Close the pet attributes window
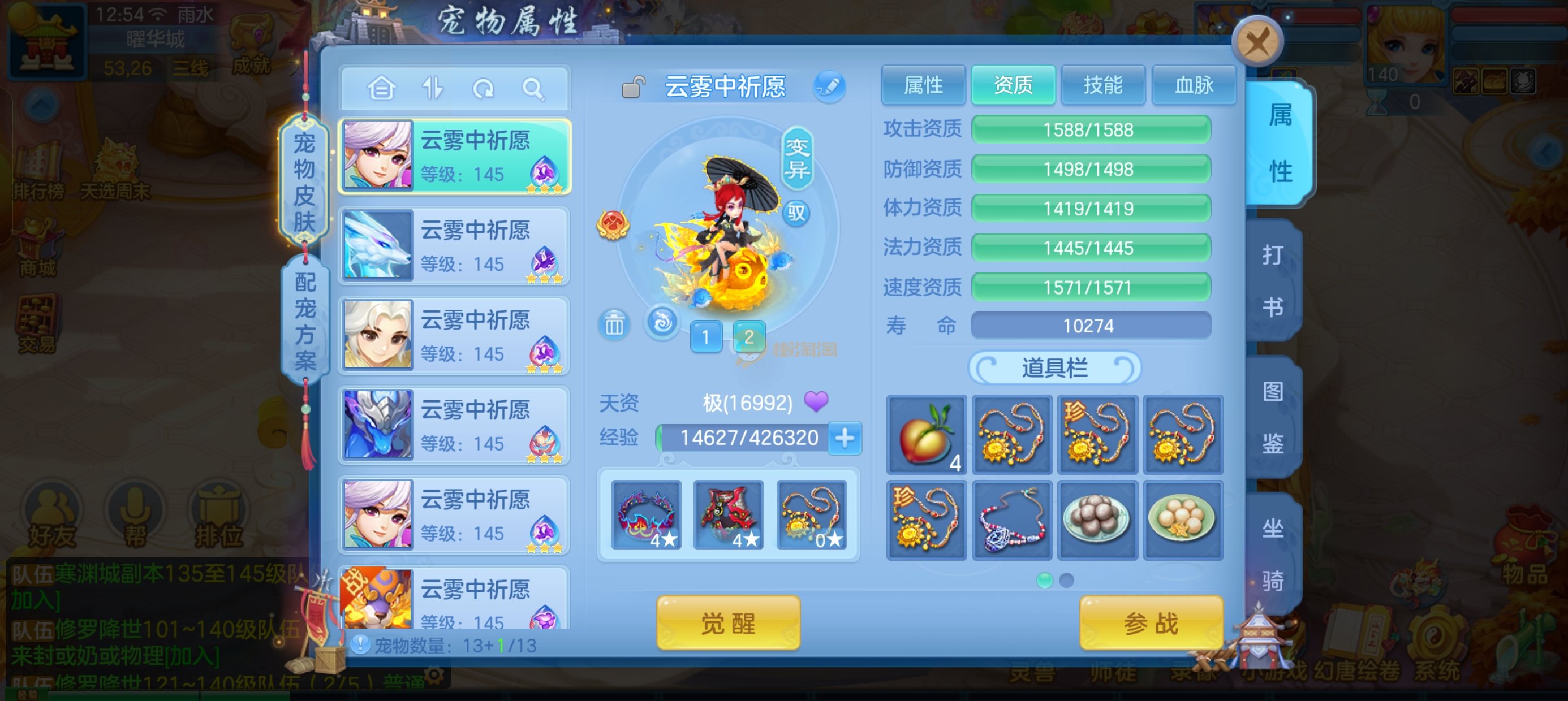1568x701 pixels. 1257,42
